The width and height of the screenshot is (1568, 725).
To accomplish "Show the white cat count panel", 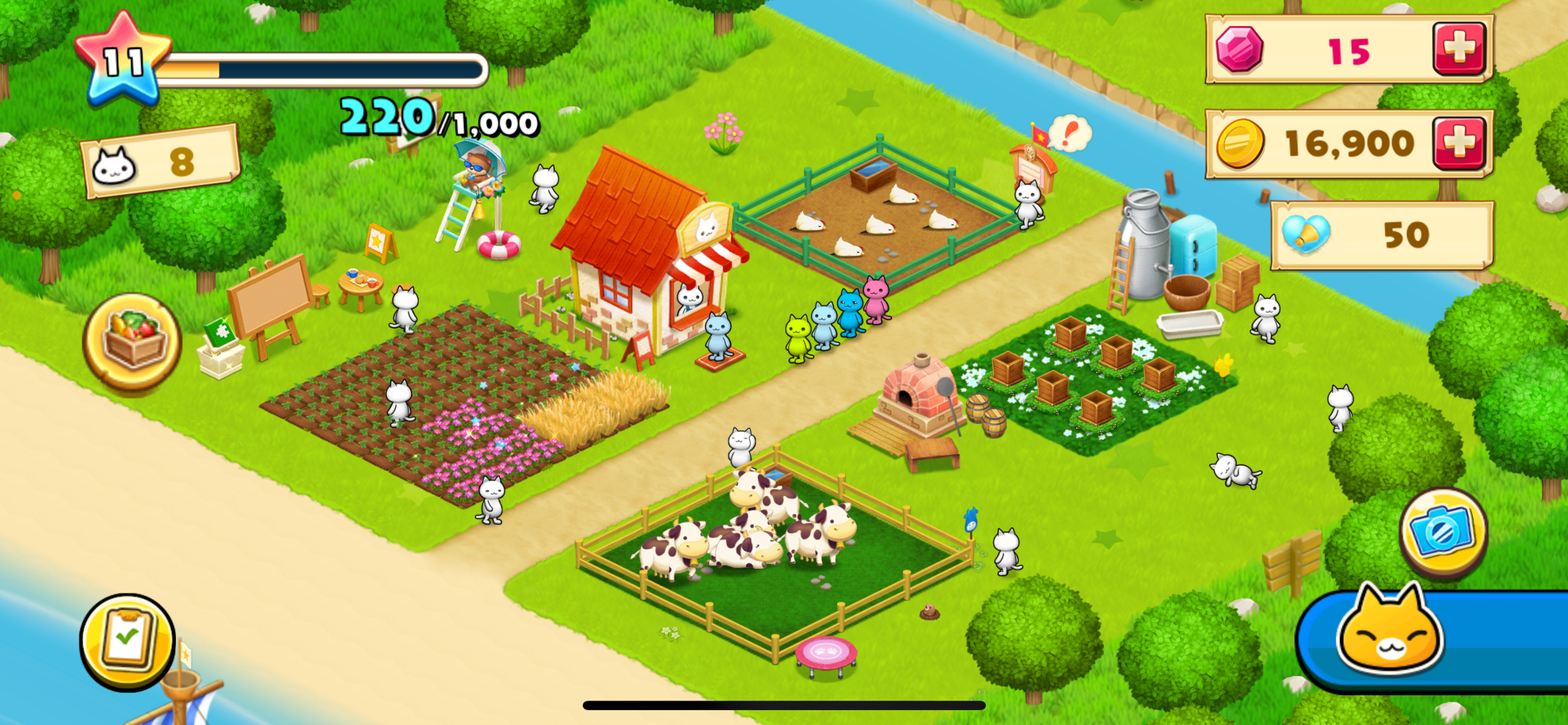I will pos(161,162).
